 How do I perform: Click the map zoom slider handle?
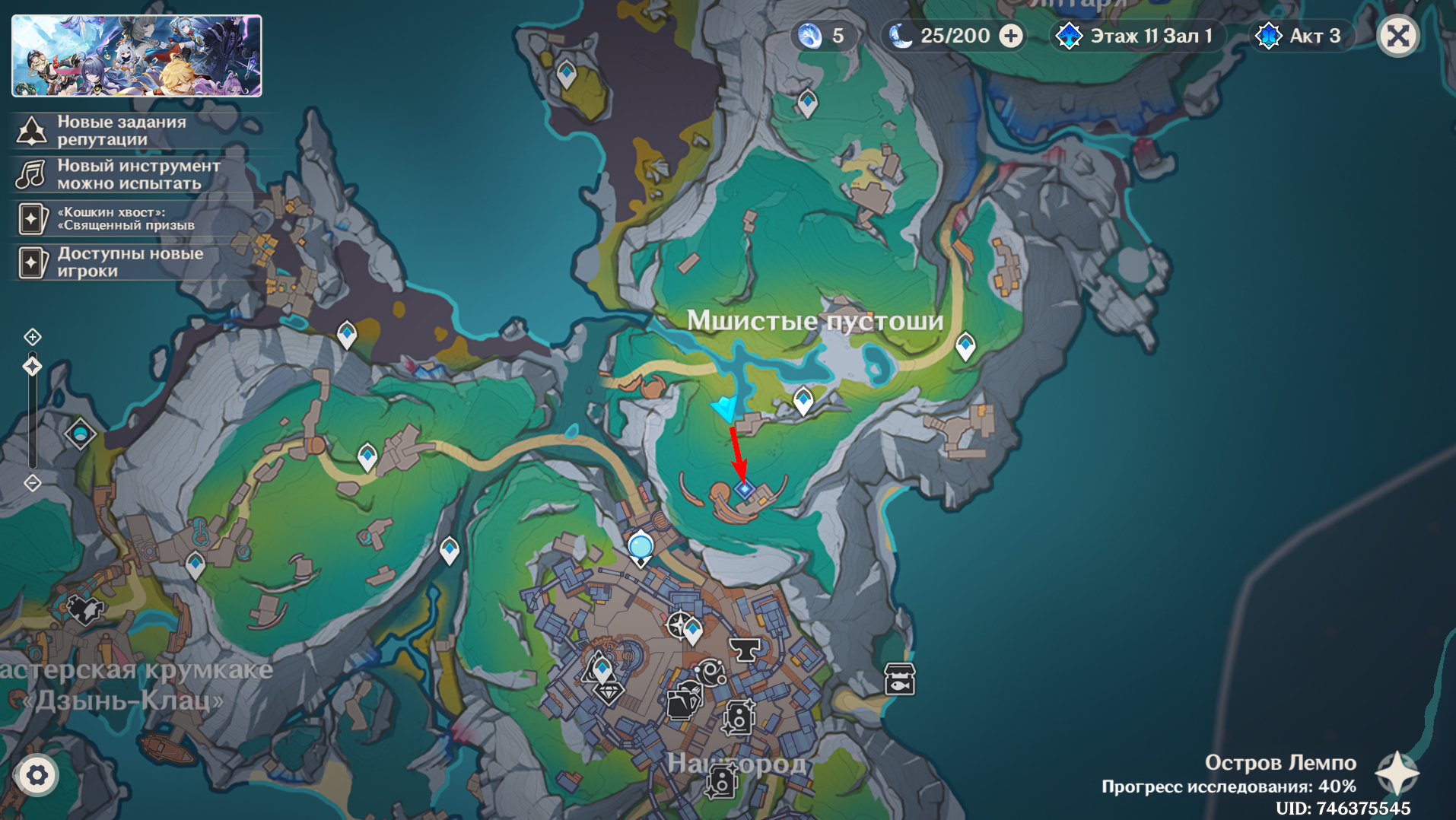[x=32, y=367]
